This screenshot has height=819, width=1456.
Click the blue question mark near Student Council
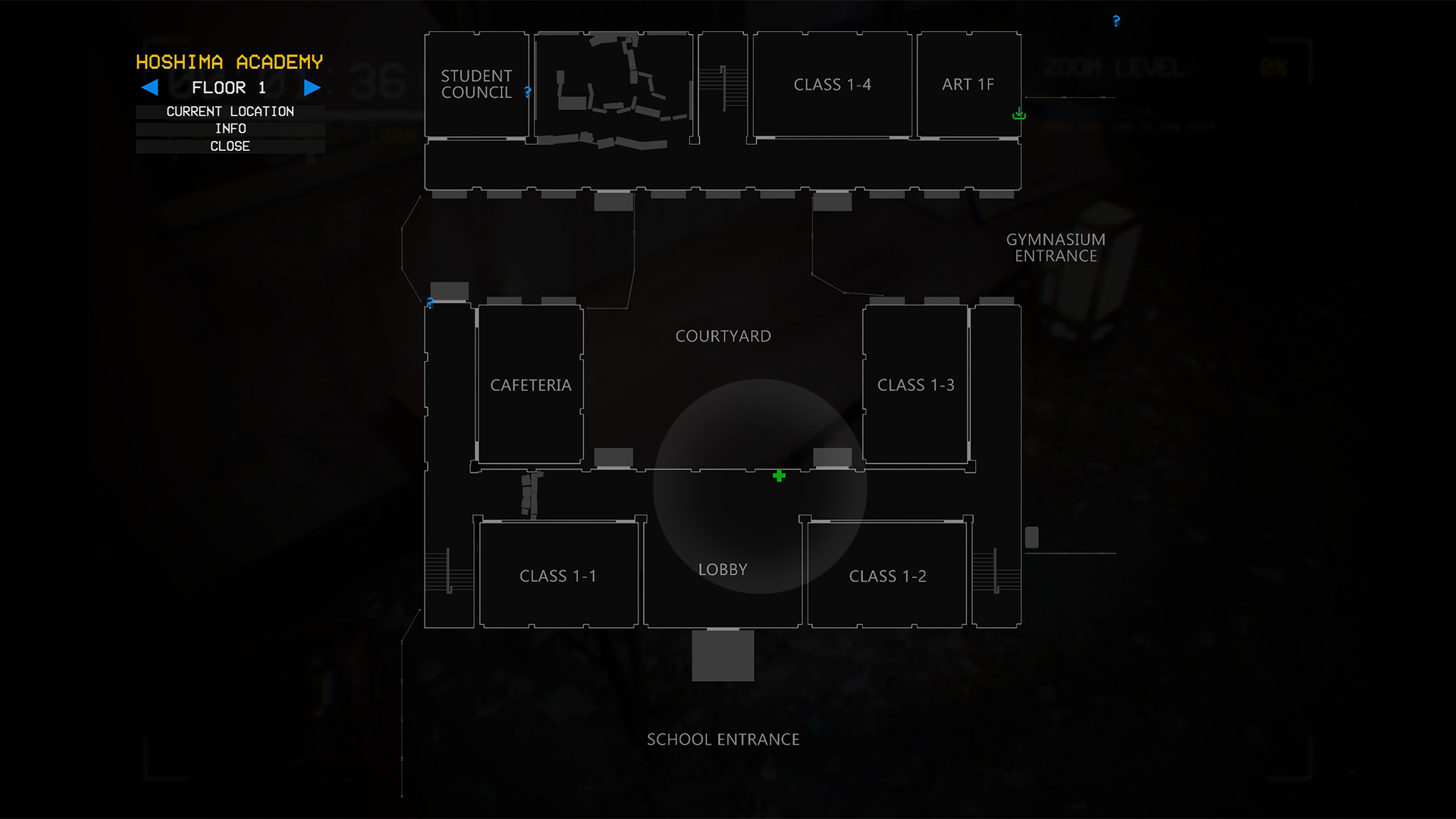click(527, 93)
